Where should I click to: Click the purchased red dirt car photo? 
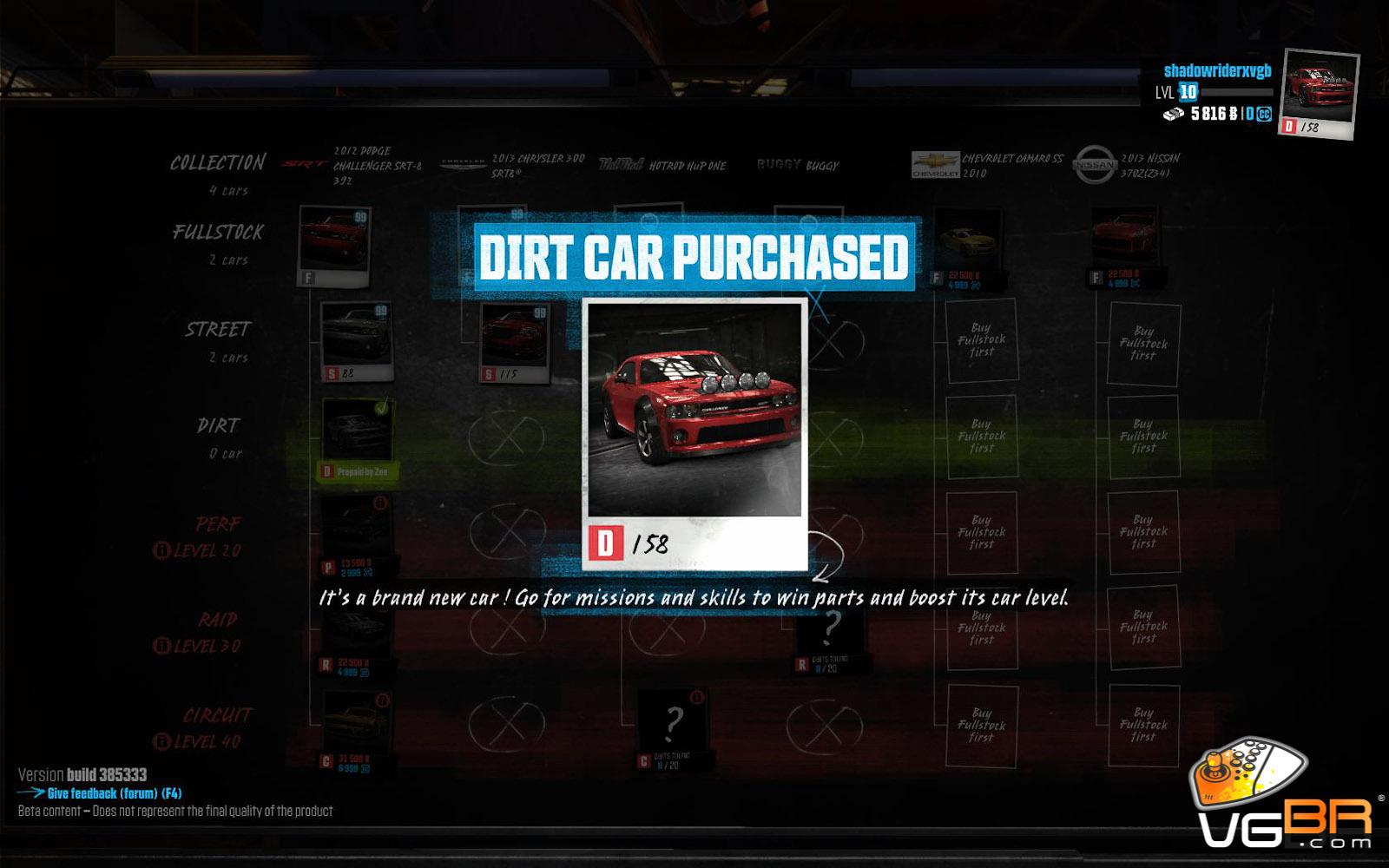(x=694, y=410)
